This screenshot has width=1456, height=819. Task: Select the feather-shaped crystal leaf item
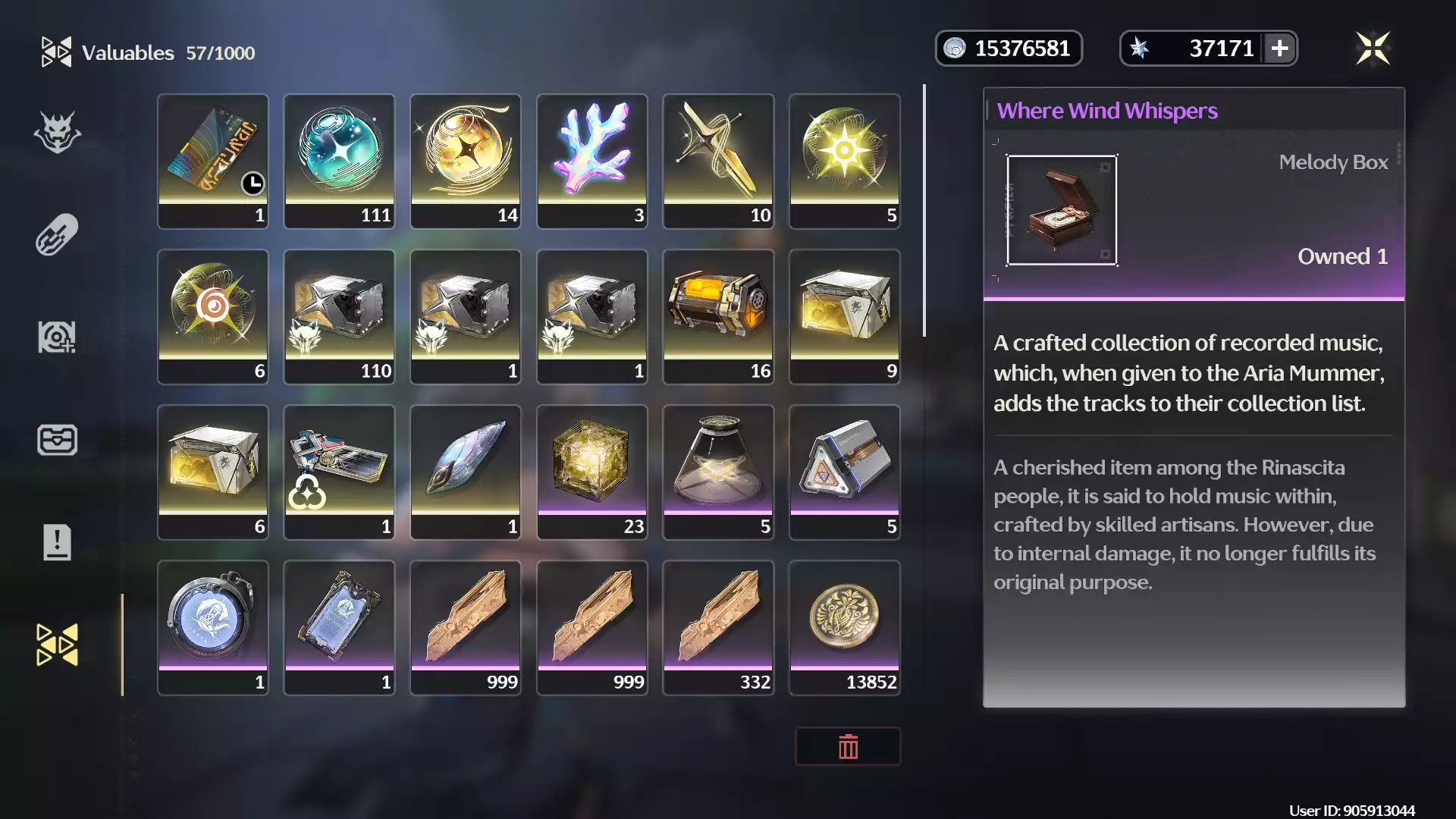pos(466,471)
